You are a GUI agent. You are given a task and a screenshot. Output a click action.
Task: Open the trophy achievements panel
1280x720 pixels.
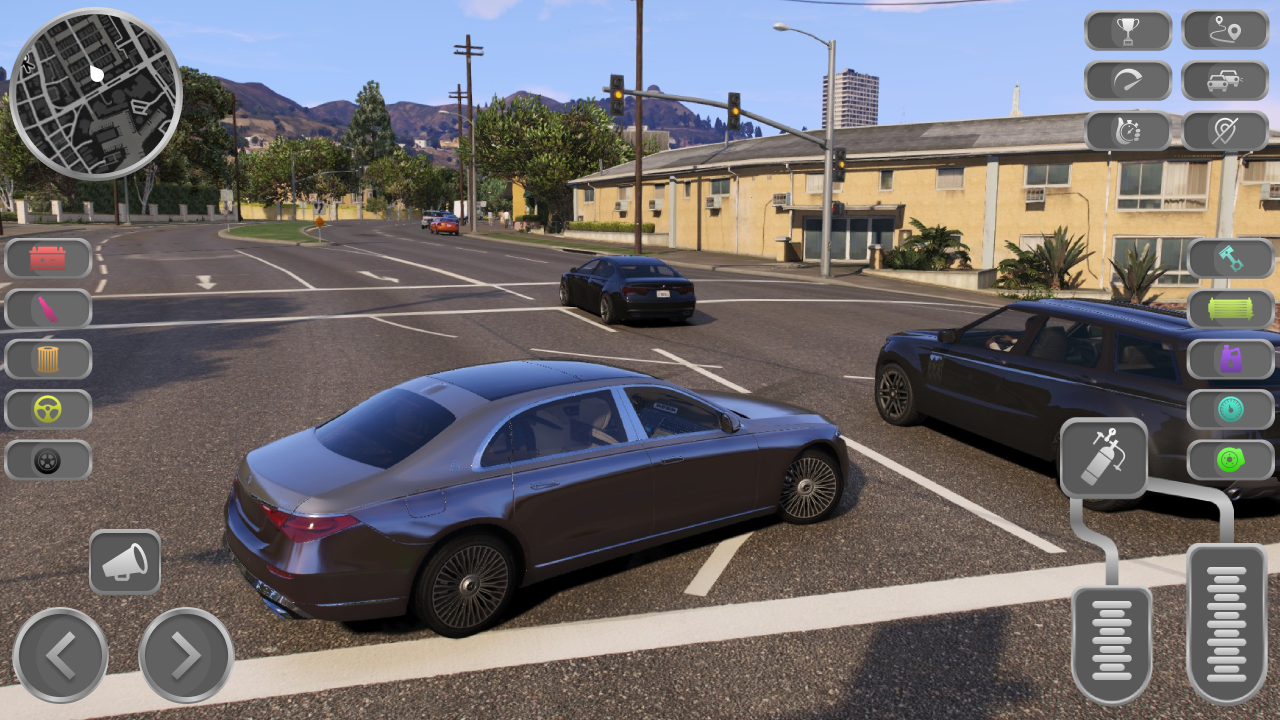[1127, 30]
